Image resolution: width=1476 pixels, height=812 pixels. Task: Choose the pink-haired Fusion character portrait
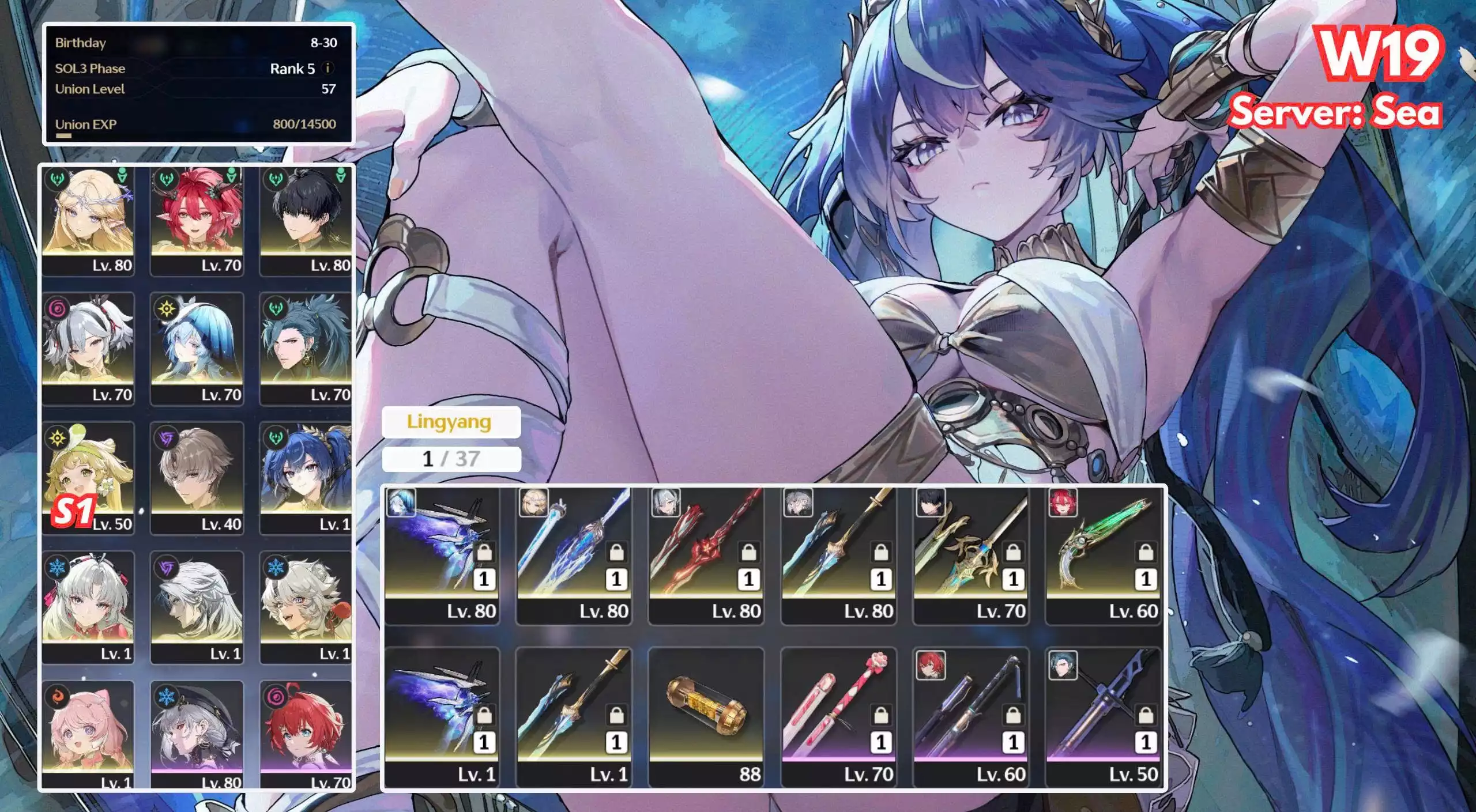coord(88,732)
